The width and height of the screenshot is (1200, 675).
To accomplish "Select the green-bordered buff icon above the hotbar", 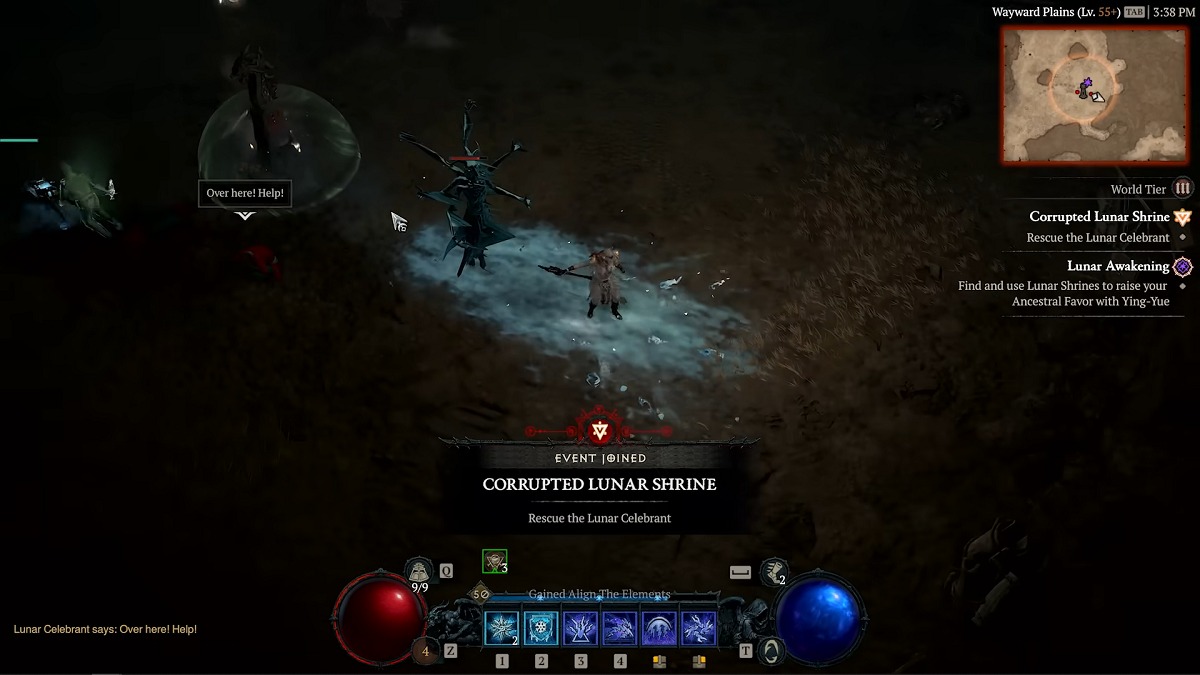I will [494, 561].
